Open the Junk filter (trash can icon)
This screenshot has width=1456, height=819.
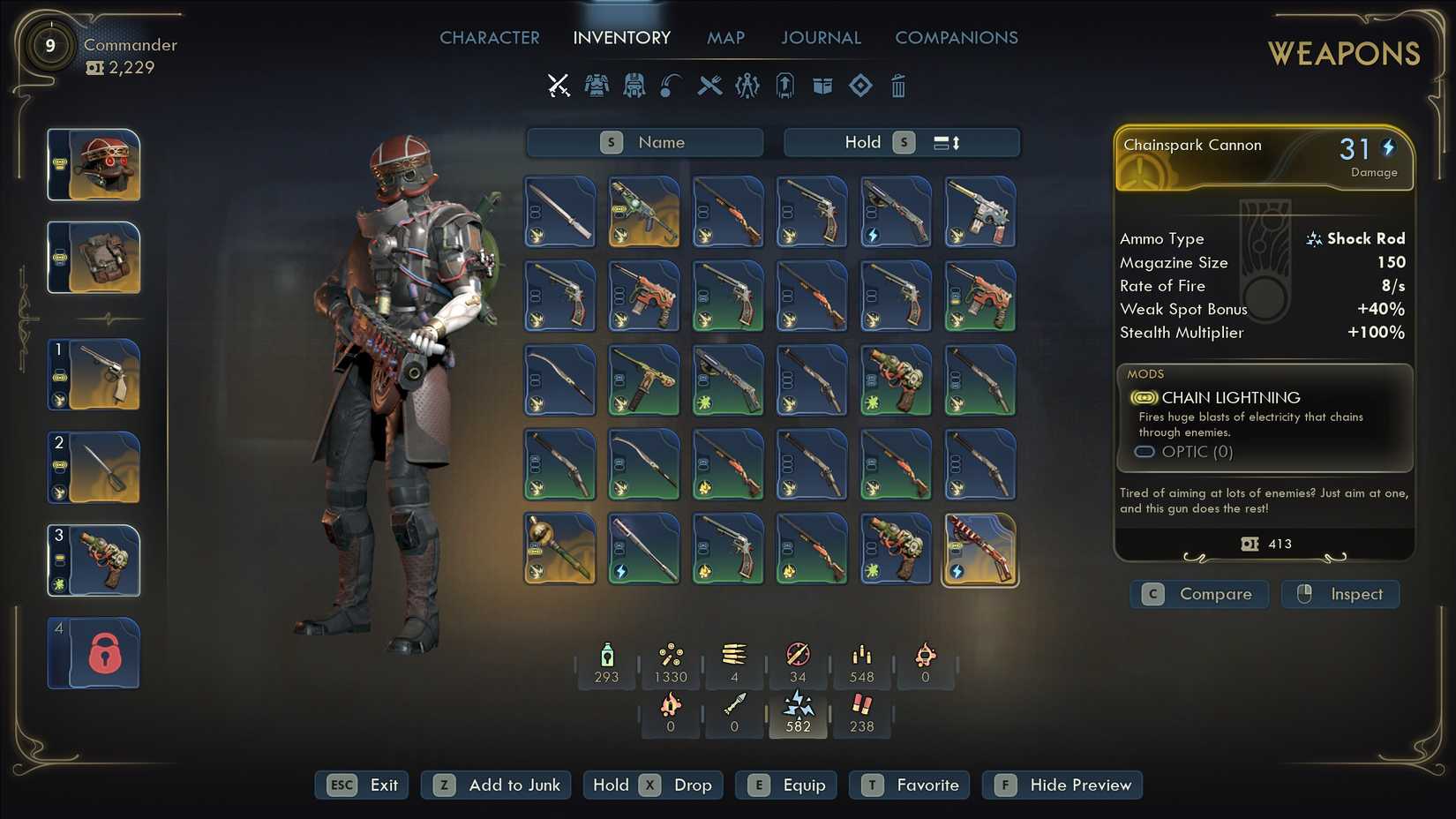[x=898, y=86]
